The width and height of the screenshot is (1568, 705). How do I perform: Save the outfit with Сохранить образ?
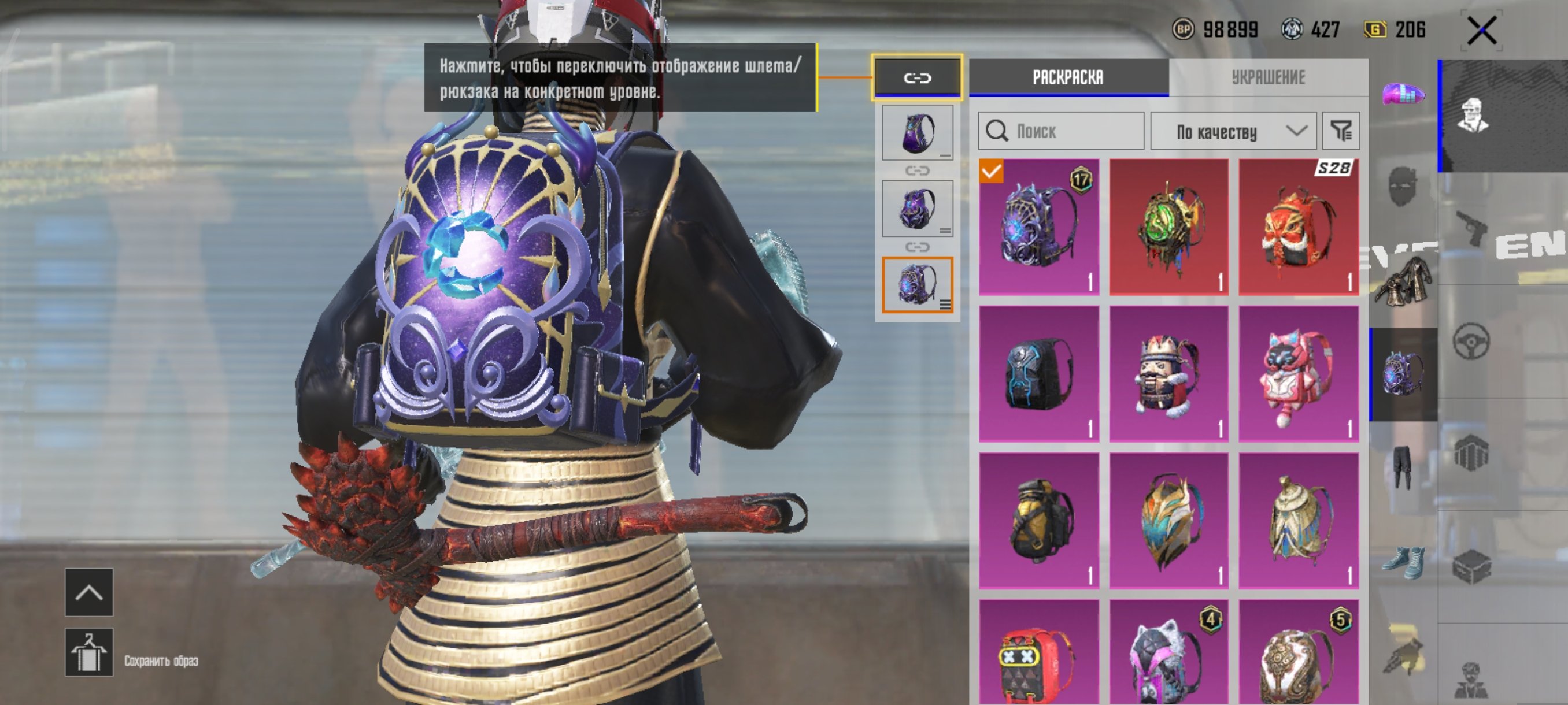[89, 652]
